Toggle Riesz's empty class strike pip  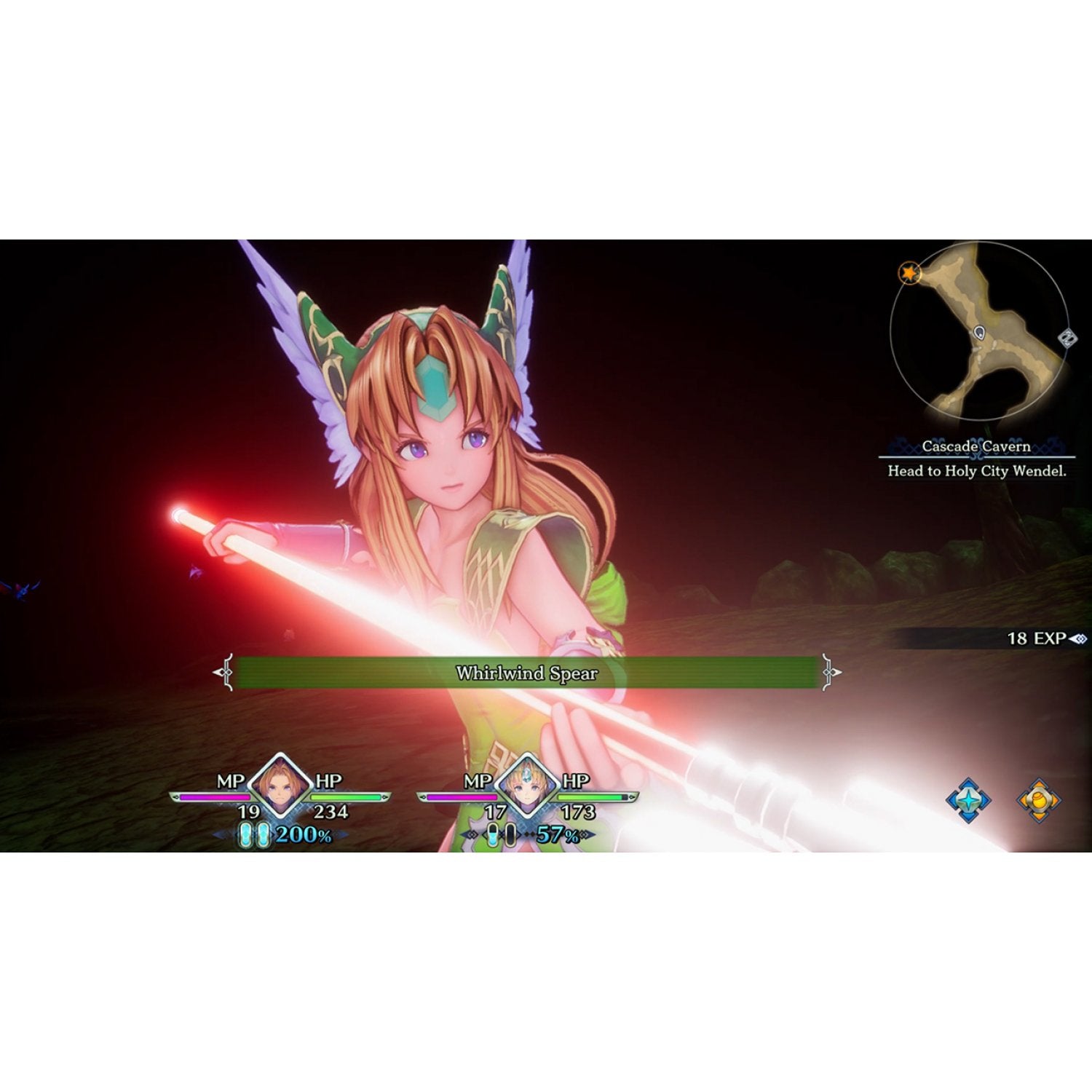tap(510, 834)
